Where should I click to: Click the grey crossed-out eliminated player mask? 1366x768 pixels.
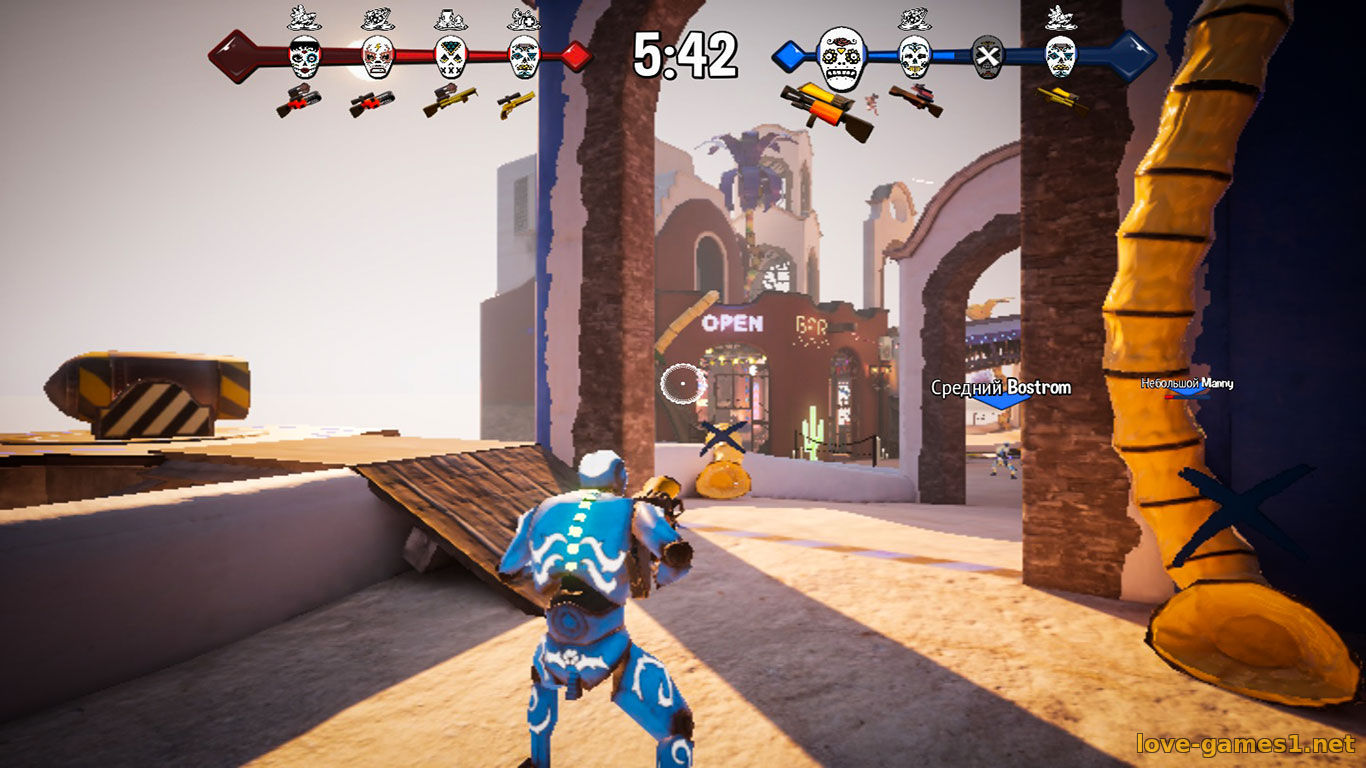click(987, 57)
